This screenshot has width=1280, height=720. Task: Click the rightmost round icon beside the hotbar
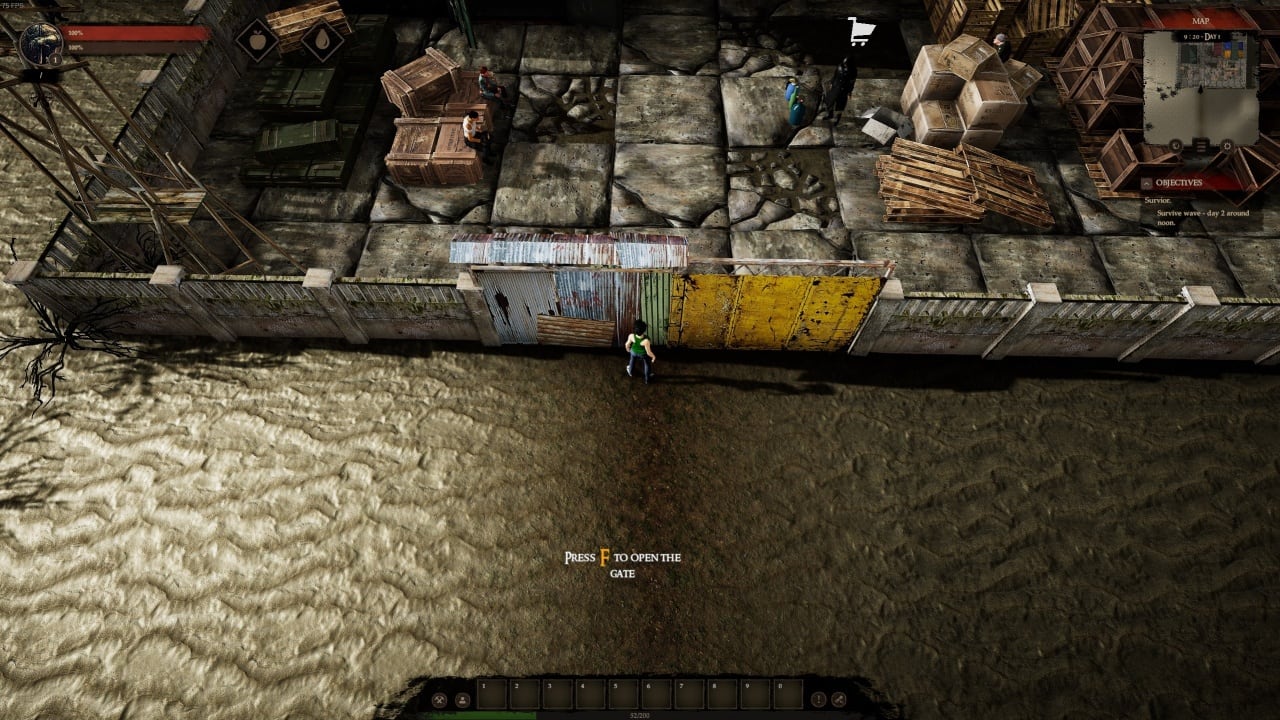pyautogui.click(x=841, y=699)
